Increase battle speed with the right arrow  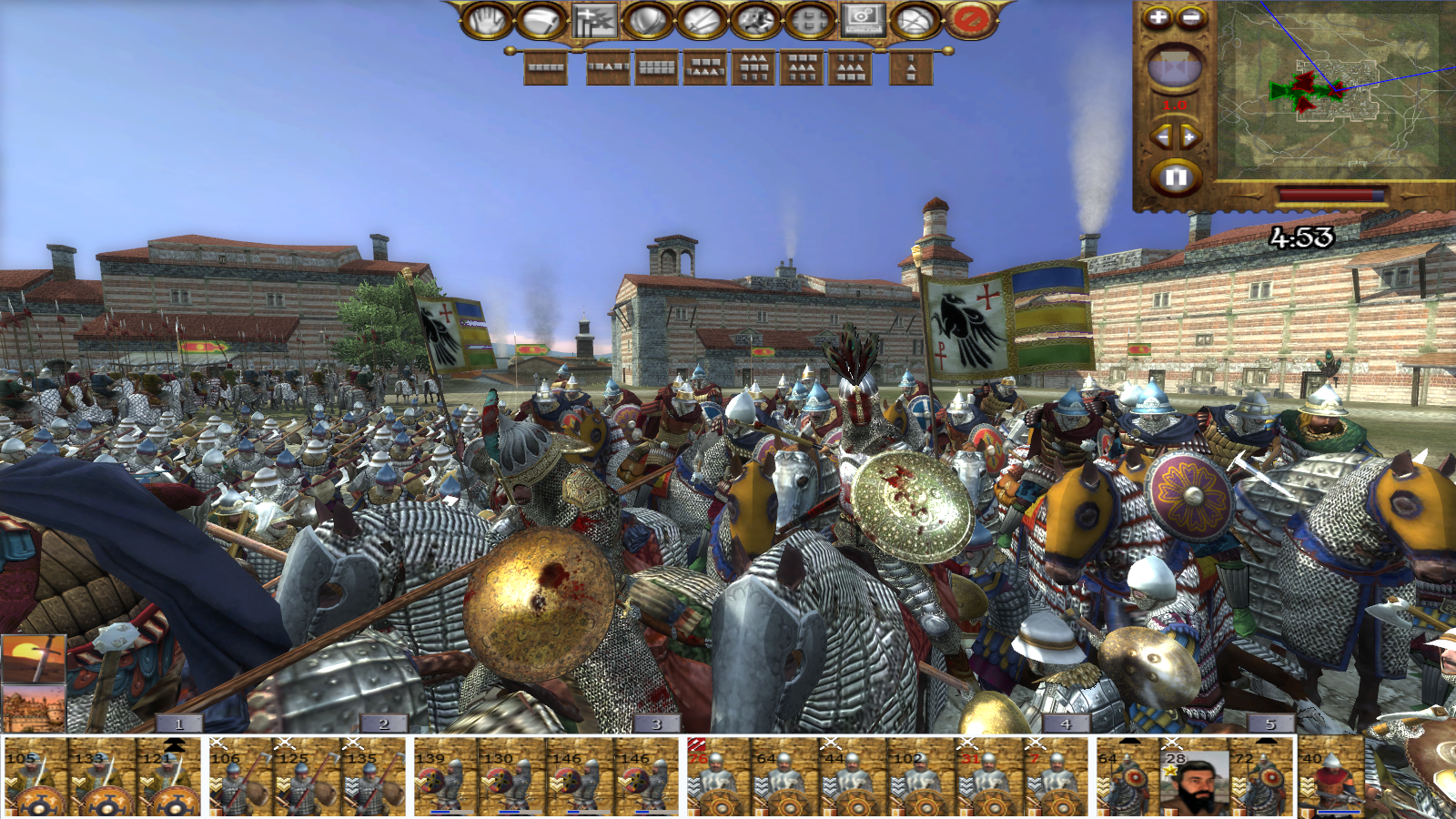[x=1190, y=137]
